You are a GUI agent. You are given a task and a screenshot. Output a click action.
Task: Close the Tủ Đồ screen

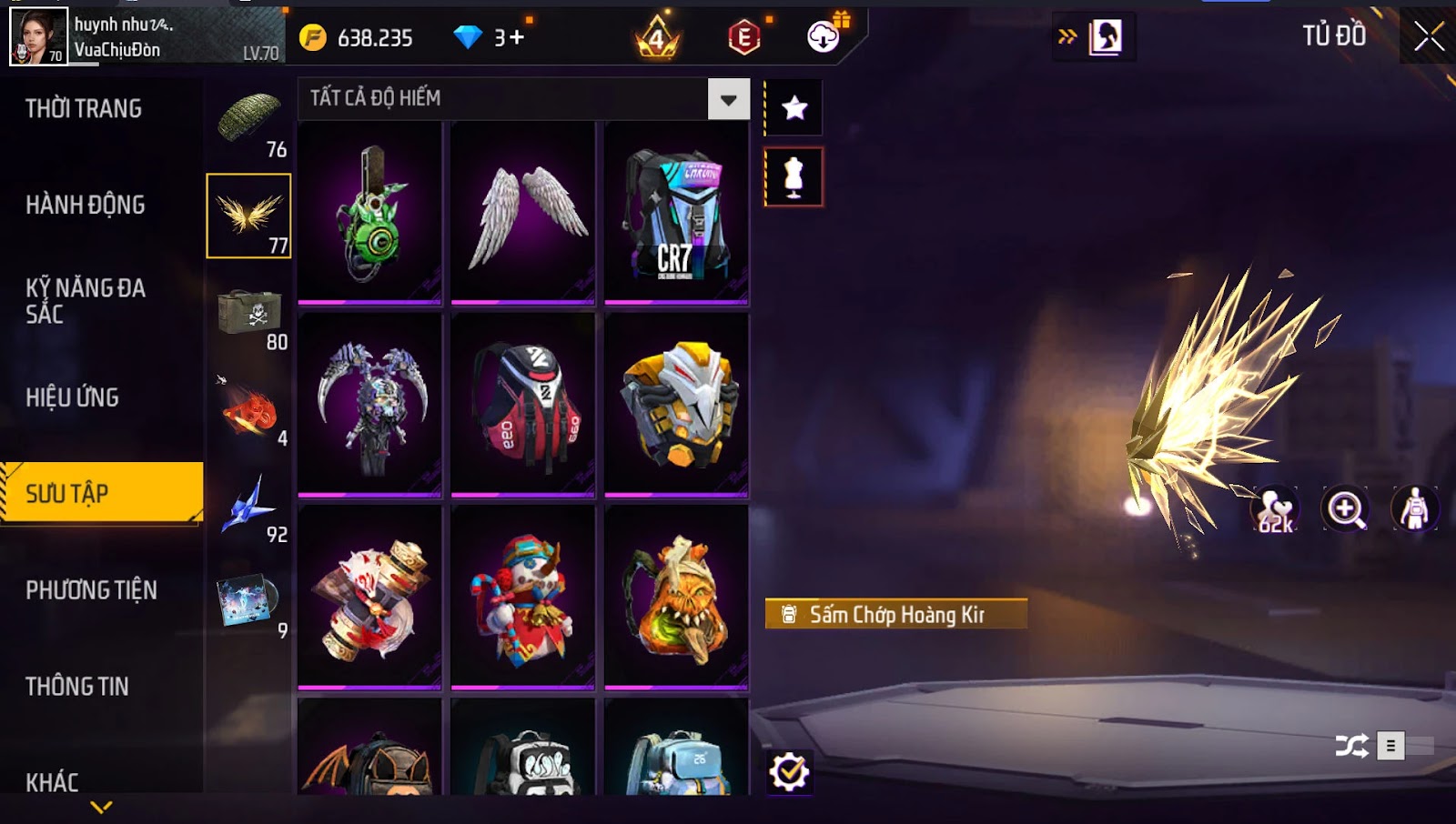[x=1429, y=36]
